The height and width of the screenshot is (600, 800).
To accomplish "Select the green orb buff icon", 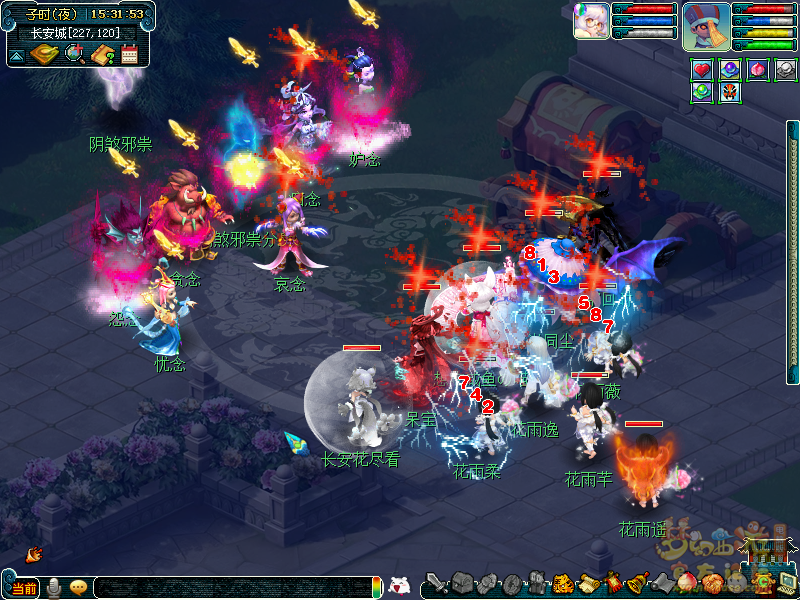I will [701, 92].
